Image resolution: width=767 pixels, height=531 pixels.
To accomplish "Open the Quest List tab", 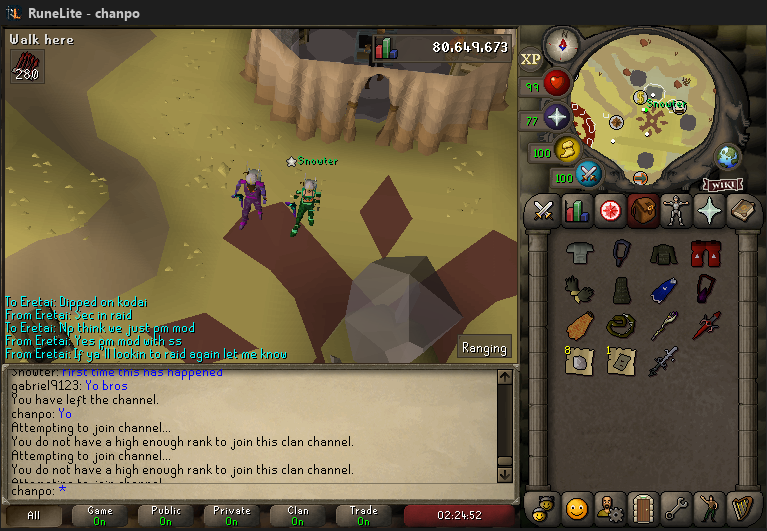I will tap(609, 211).
